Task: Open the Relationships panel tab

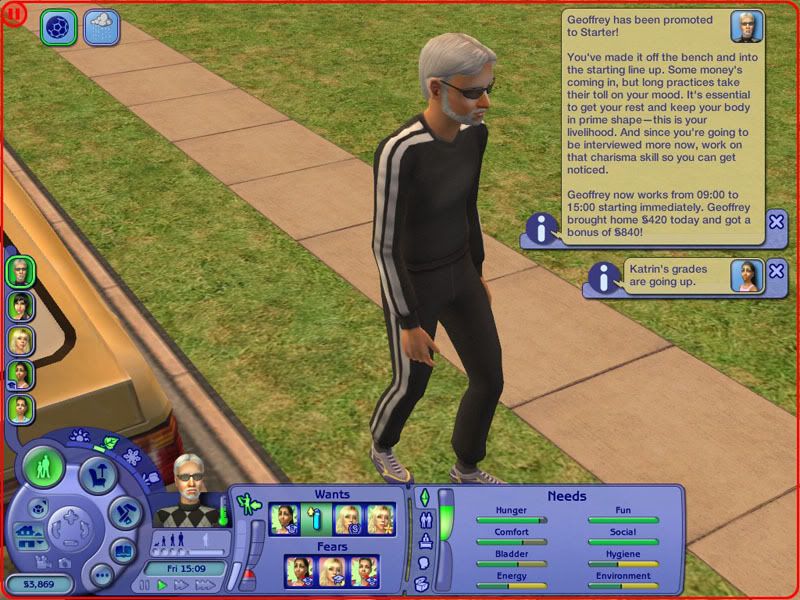Action: [424, 519]
